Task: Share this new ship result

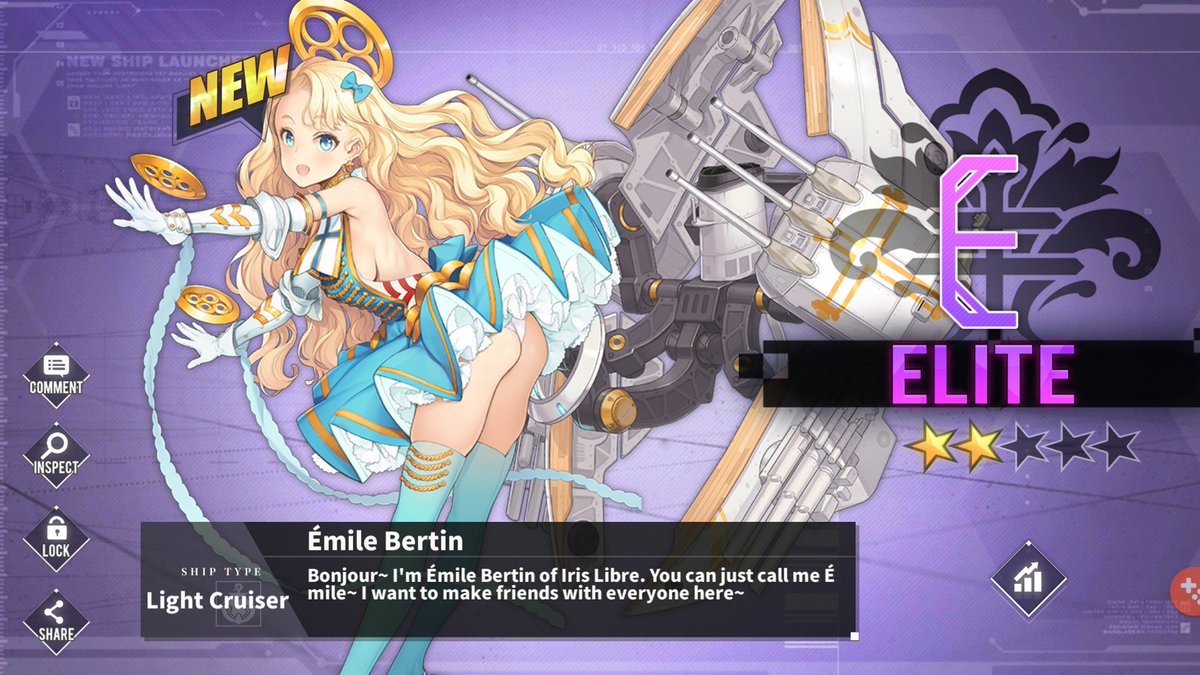Action: point(56,619)
